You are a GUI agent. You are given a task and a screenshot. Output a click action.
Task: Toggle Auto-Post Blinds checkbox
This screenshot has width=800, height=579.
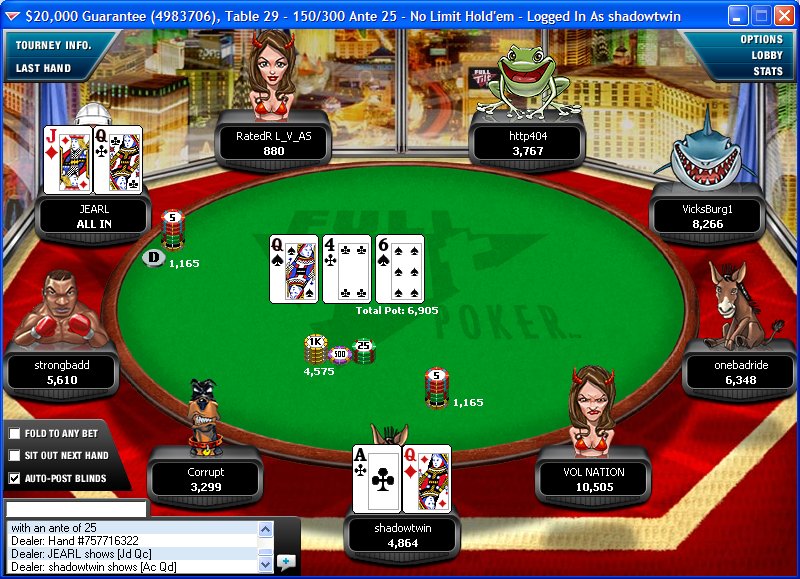[14, 479]
